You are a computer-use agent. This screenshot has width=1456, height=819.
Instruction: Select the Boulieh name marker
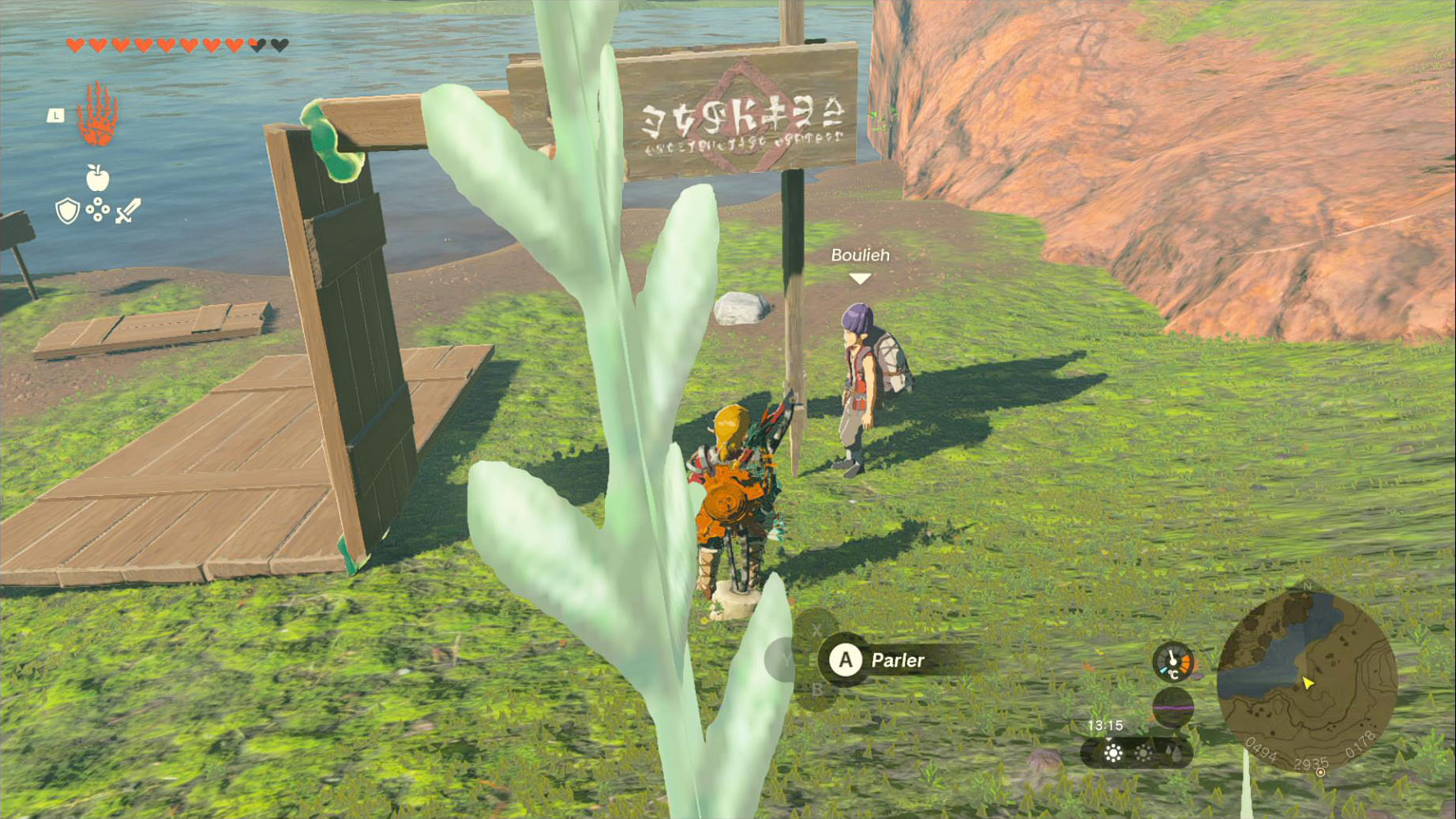click(x=860, y=256)
